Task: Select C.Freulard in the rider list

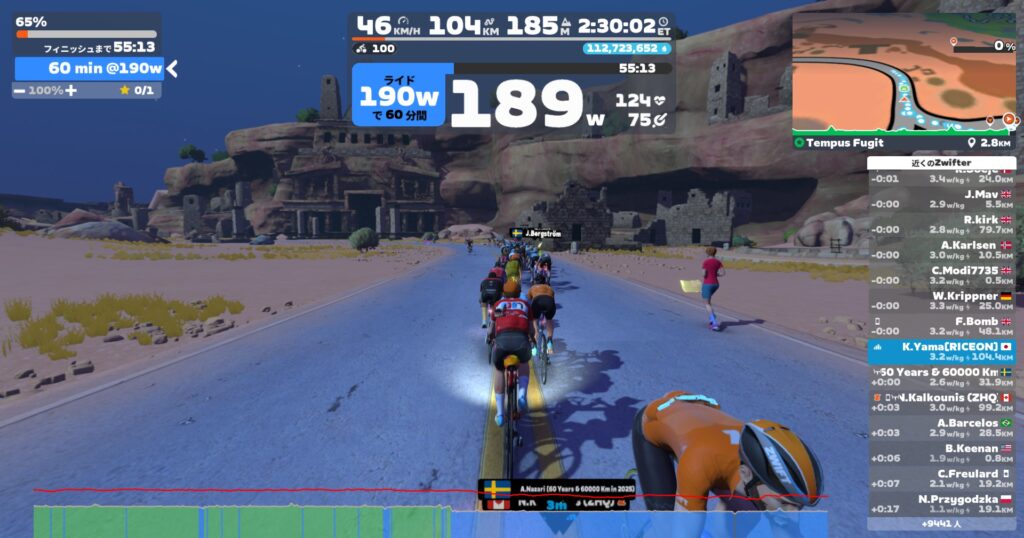Action: point(941,478)
